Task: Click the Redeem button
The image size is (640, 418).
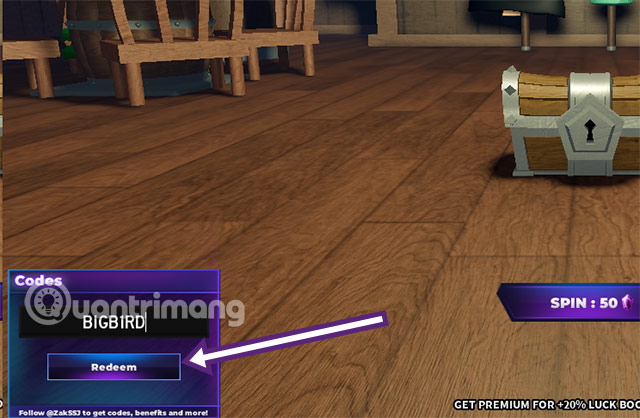Action: (x=114, y=367)
